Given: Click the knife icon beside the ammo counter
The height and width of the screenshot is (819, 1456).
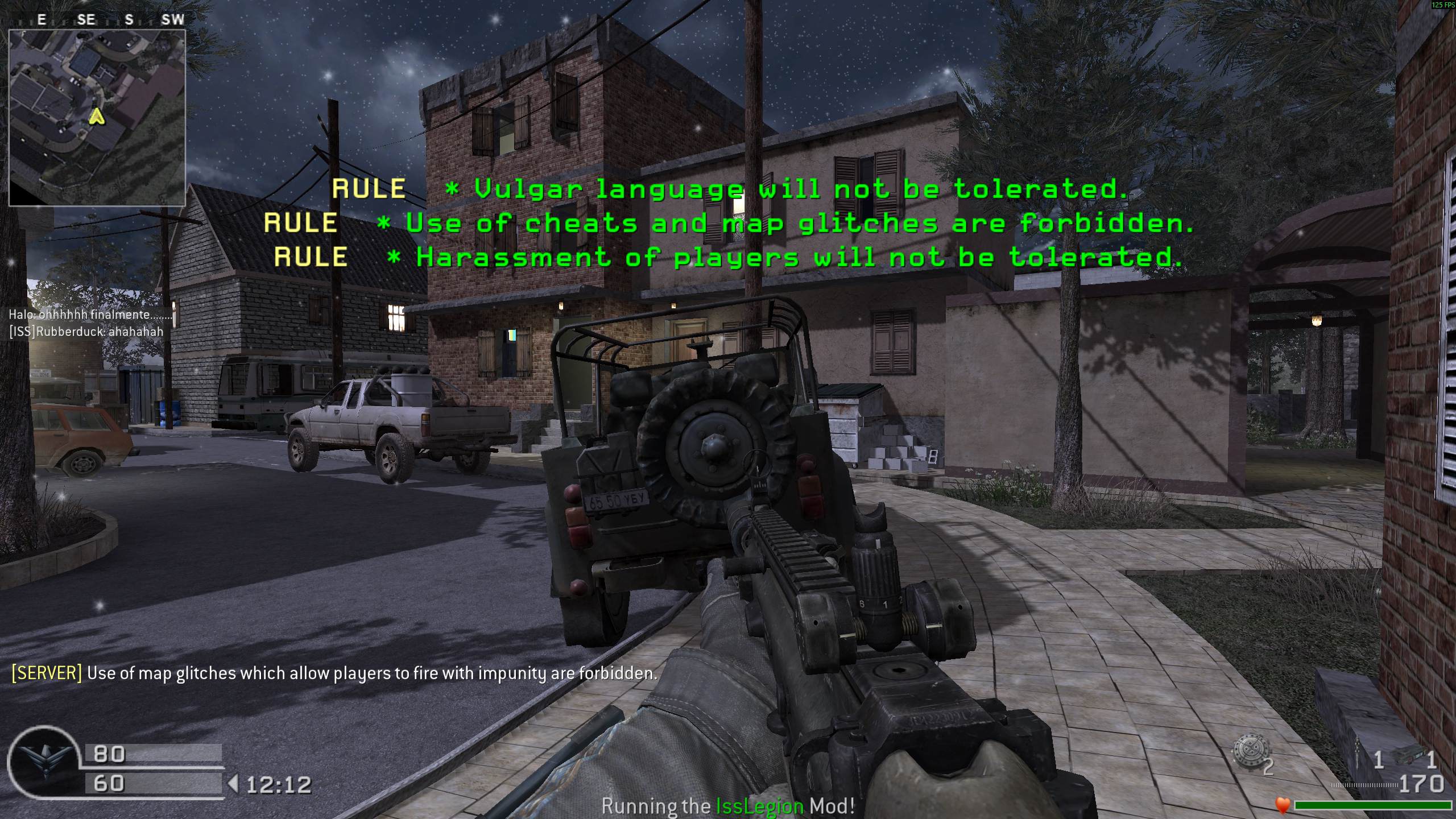Looking at the screenshot, I should tap(1357, 754).
